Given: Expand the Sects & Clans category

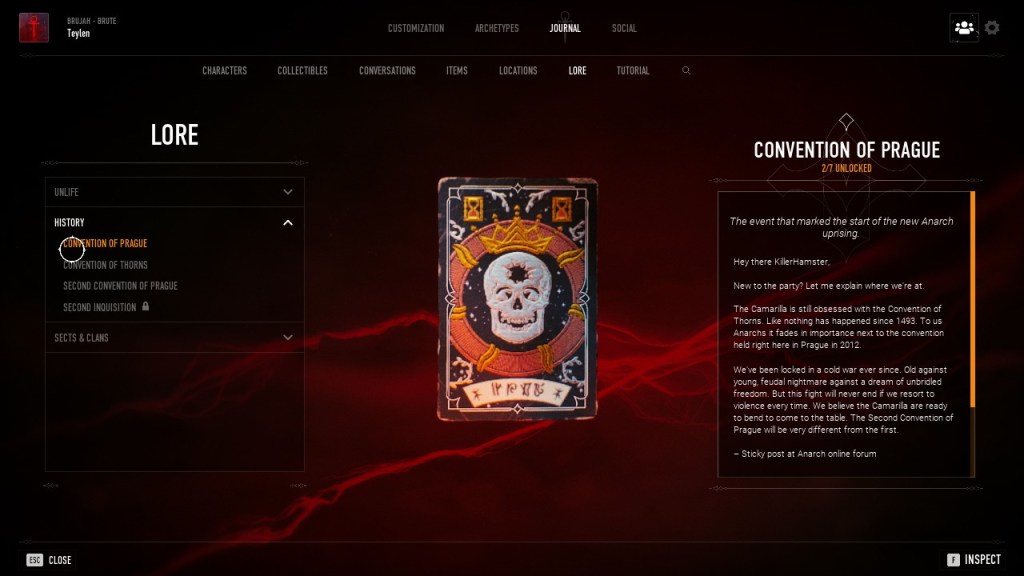Looking at the screenshot, I should click(175, 338).
